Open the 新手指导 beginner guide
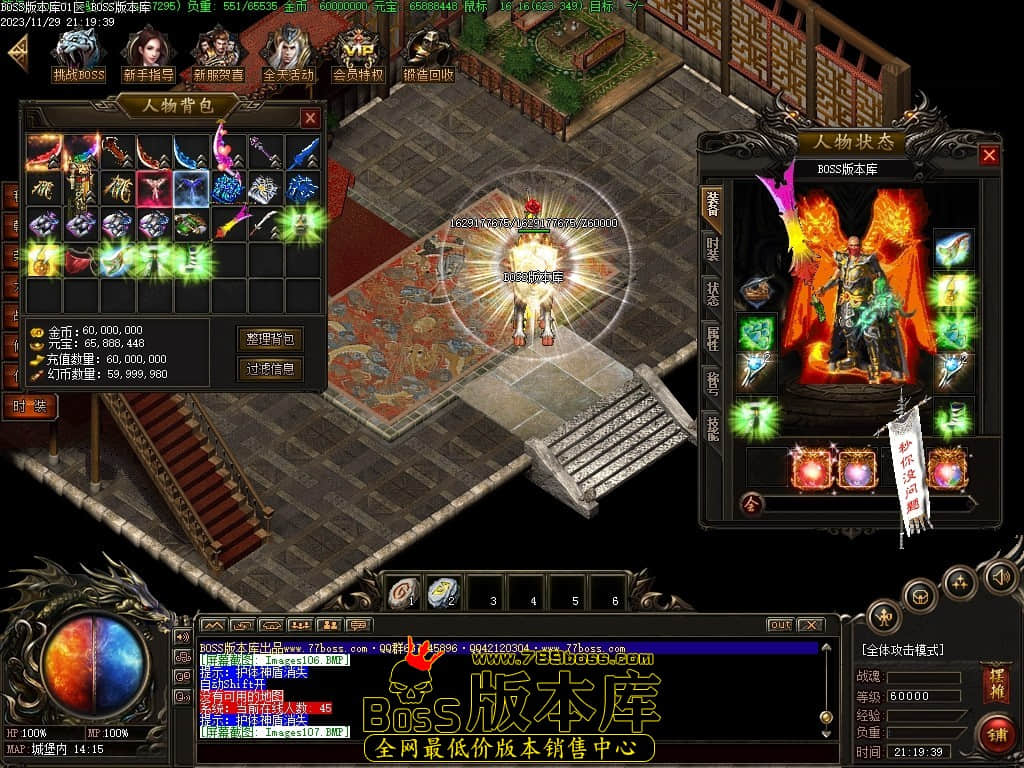Screen dimensions: 1024x768 pyautogui.click(x=148, y=54)
